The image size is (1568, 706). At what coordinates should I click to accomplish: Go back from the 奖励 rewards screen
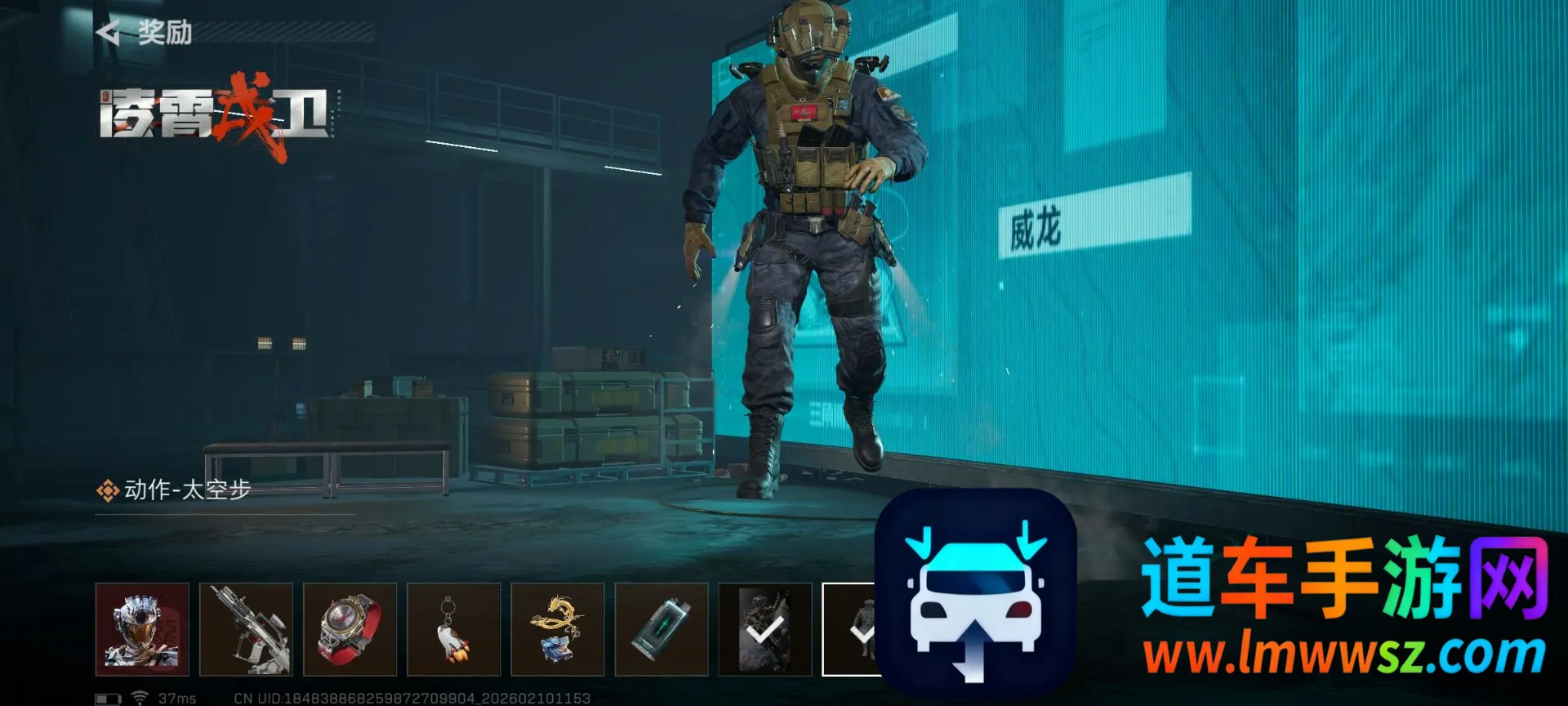coord(109,33)
